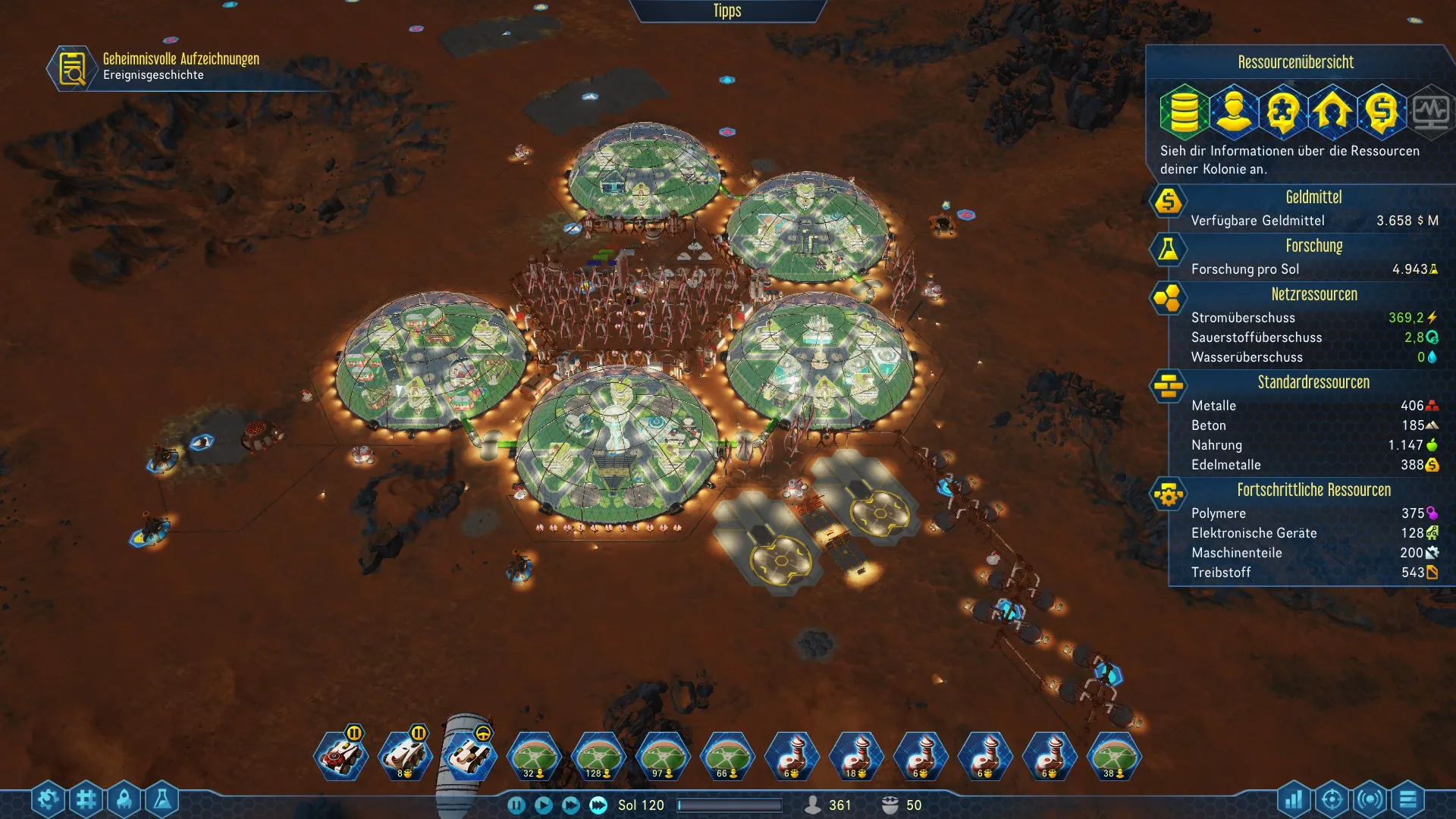This screenshot has width=1456, height=819.
Task: Select the resource overview coin-stack tab
Action: 1183,111
